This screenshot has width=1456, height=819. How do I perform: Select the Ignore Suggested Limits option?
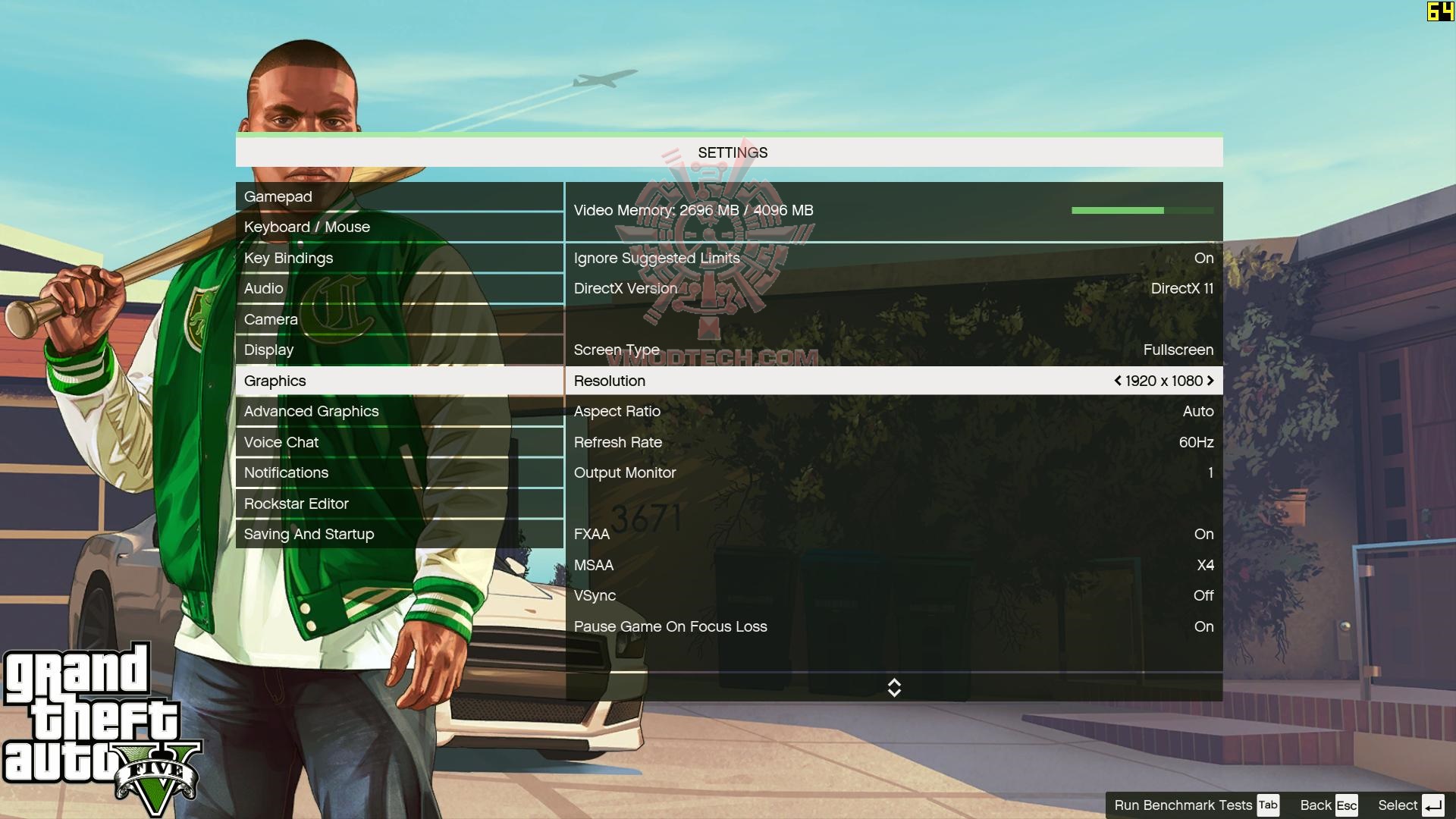[x=893, y=259]
